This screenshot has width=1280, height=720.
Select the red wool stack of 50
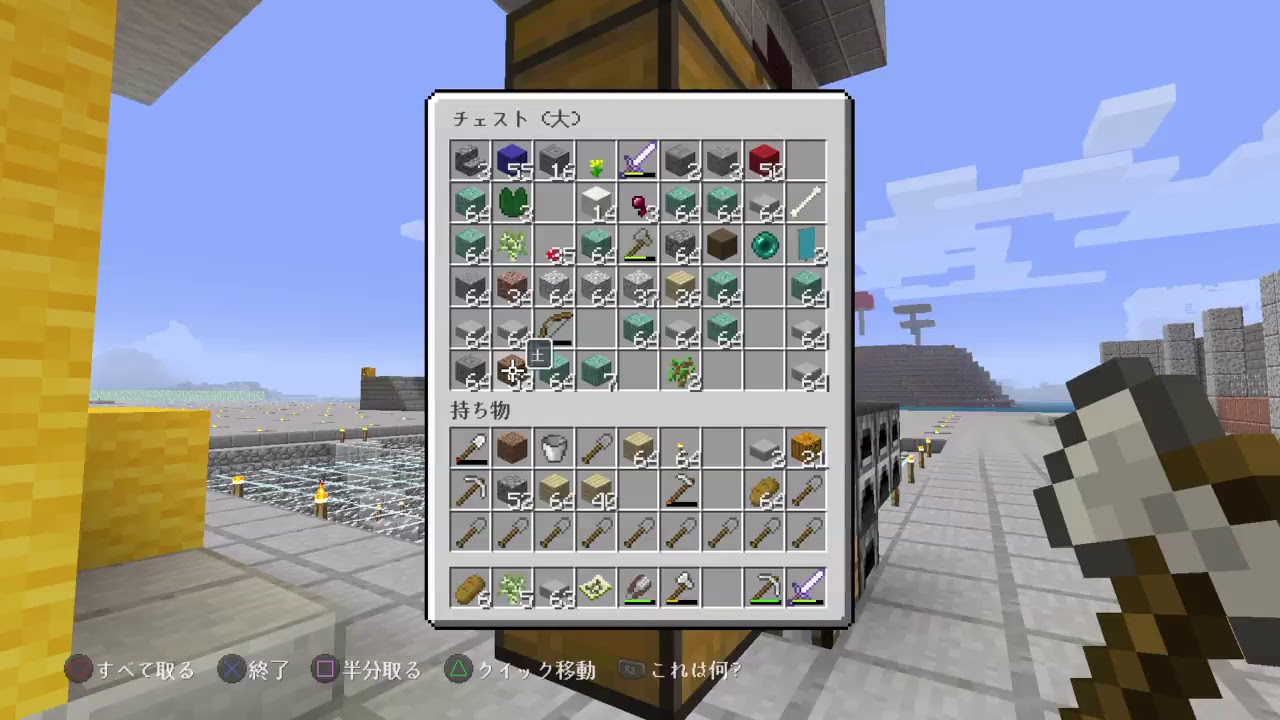pyautogui.click(x=764, y=160)
